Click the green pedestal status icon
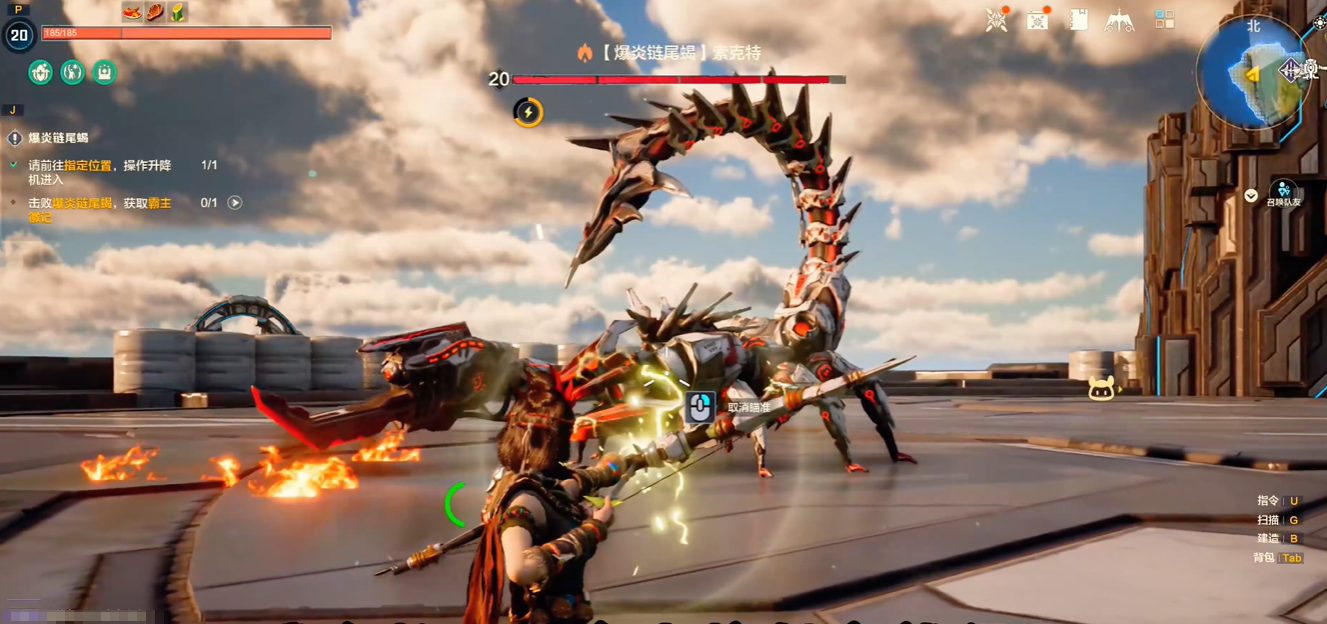 pos(104,72)
